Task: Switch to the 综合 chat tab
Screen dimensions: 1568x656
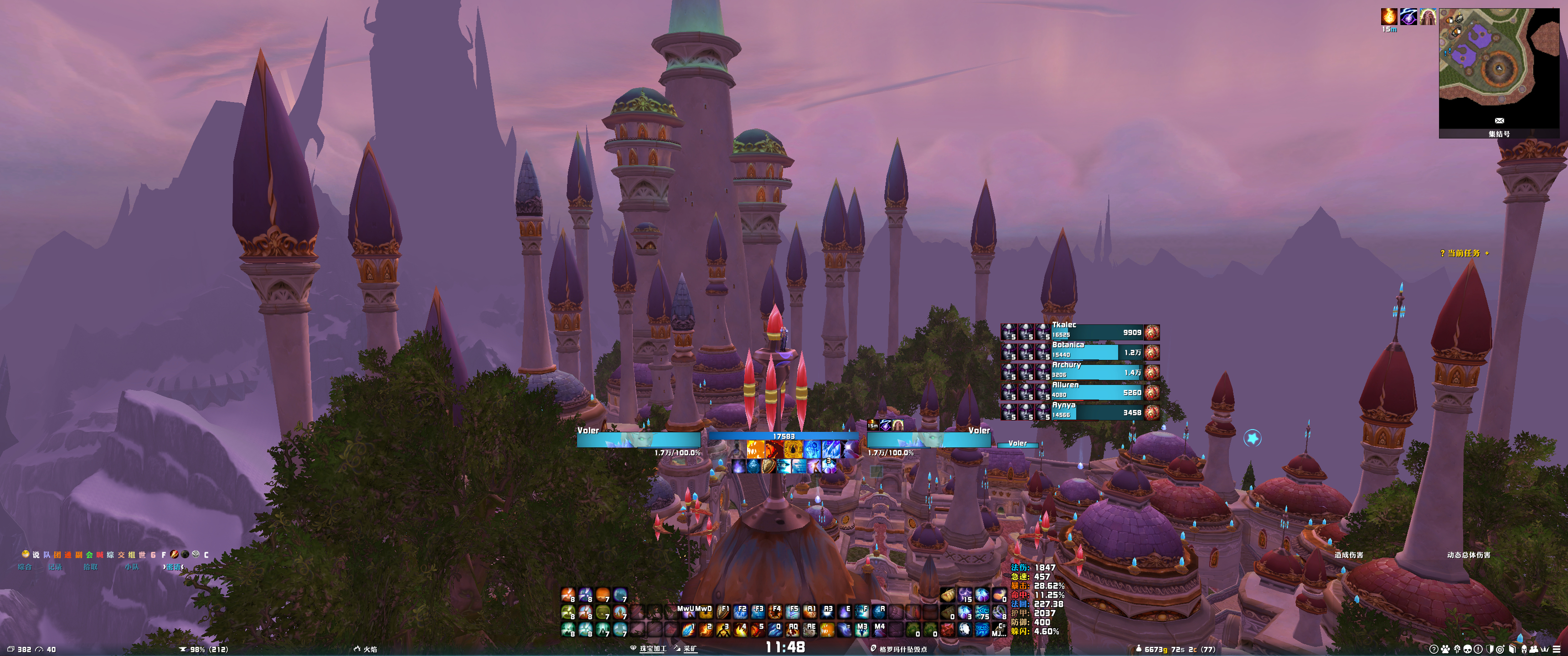Action: [x=24, y=567]
